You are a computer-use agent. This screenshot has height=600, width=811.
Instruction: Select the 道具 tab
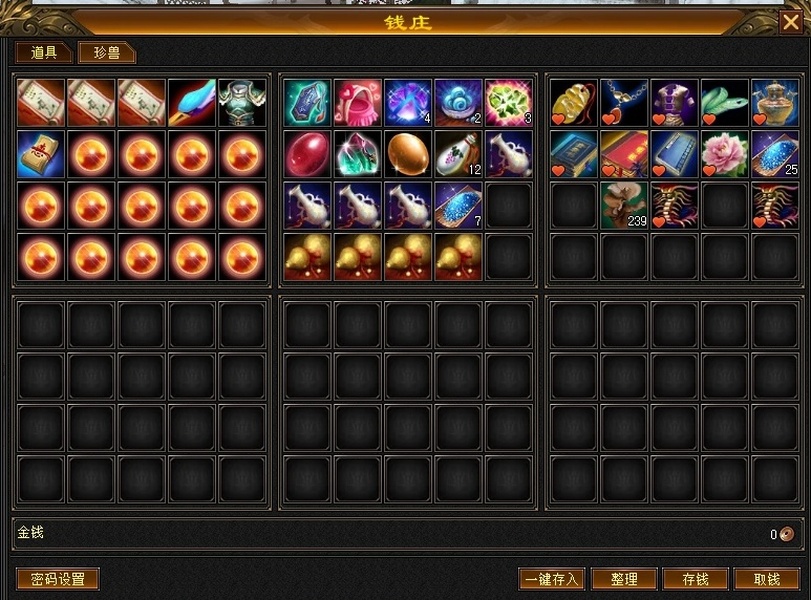pyautogui.click(x=44, y=53)
